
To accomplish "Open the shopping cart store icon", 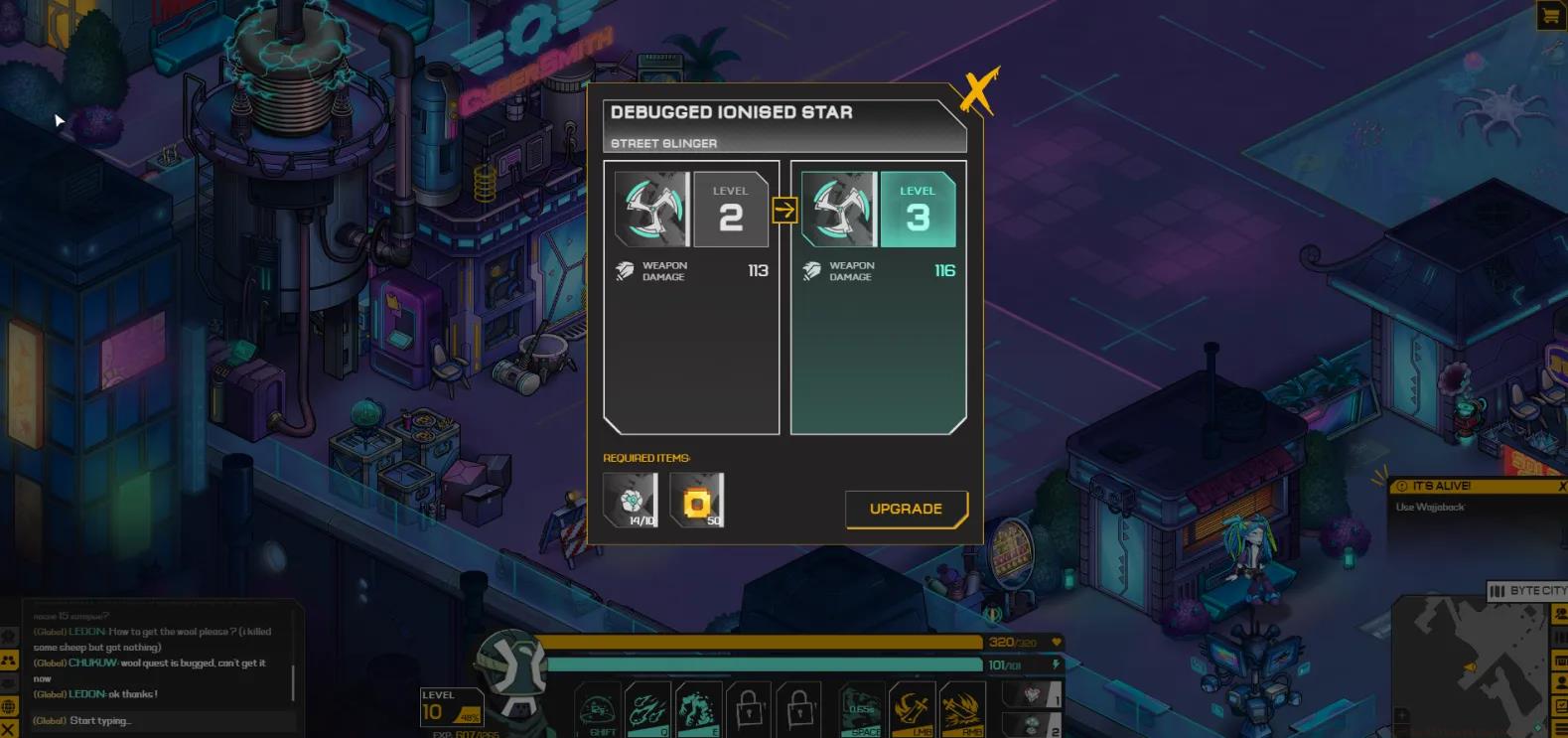I will [x=1550, y=15].
